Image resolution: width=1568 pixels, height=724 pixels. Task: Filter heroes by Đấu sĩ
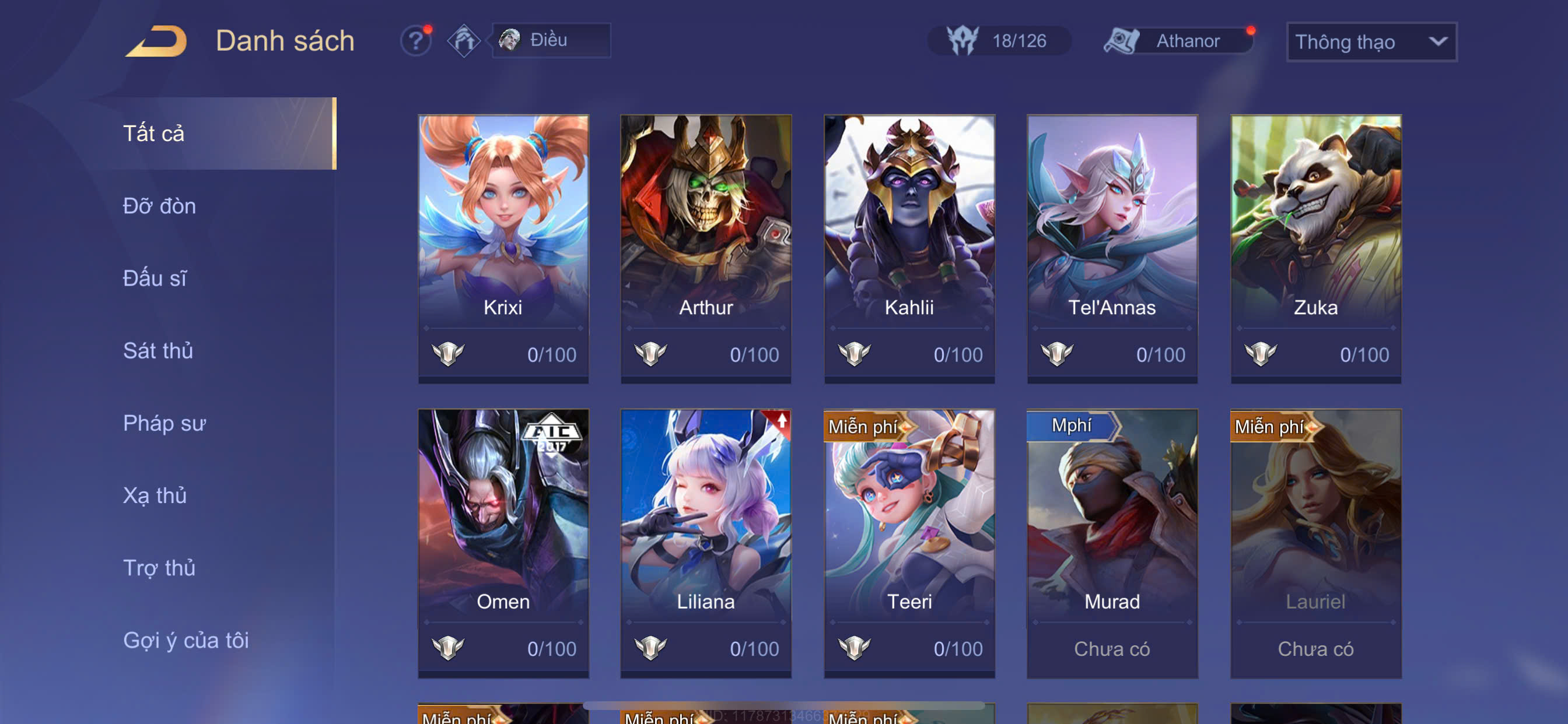point(155,278)
